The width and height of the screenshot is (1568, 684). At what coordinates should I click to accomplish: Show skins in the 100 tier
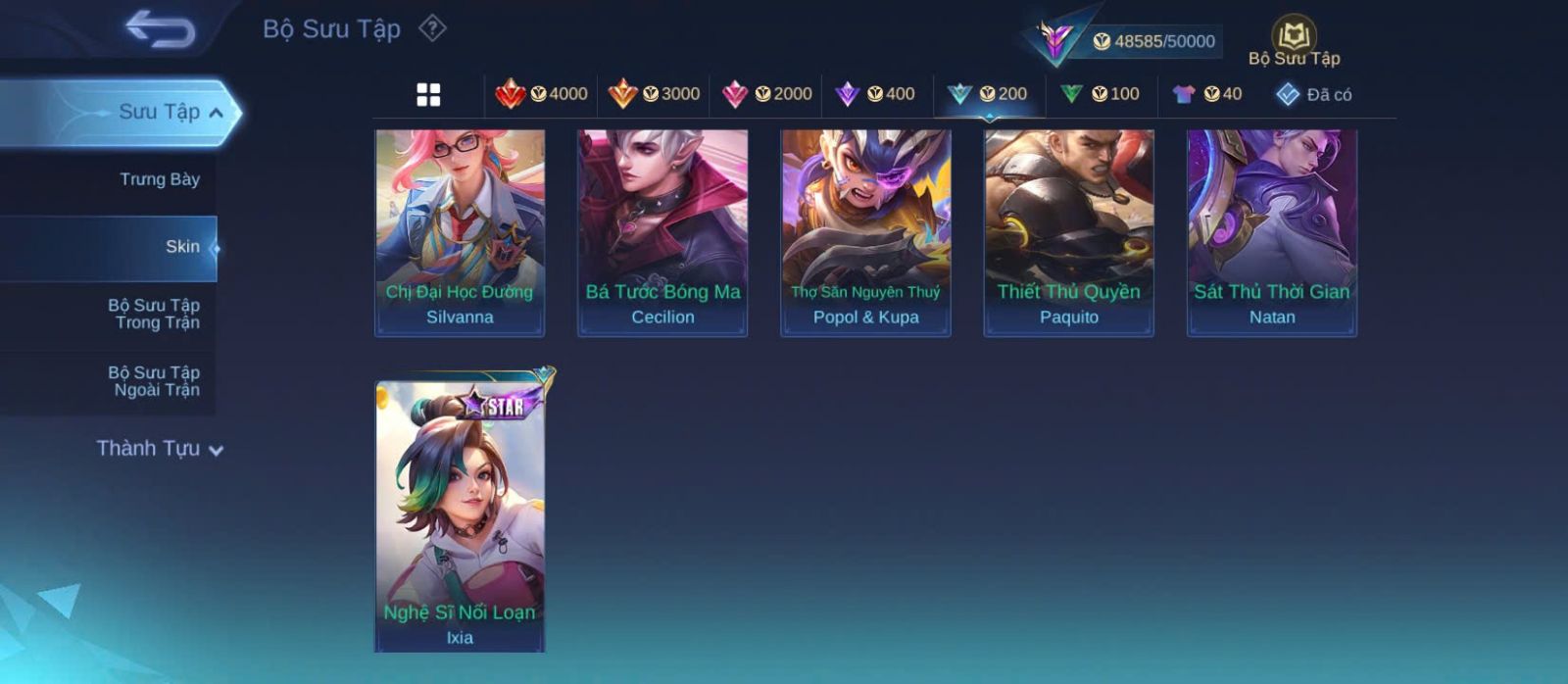[x=1101, y=94]
